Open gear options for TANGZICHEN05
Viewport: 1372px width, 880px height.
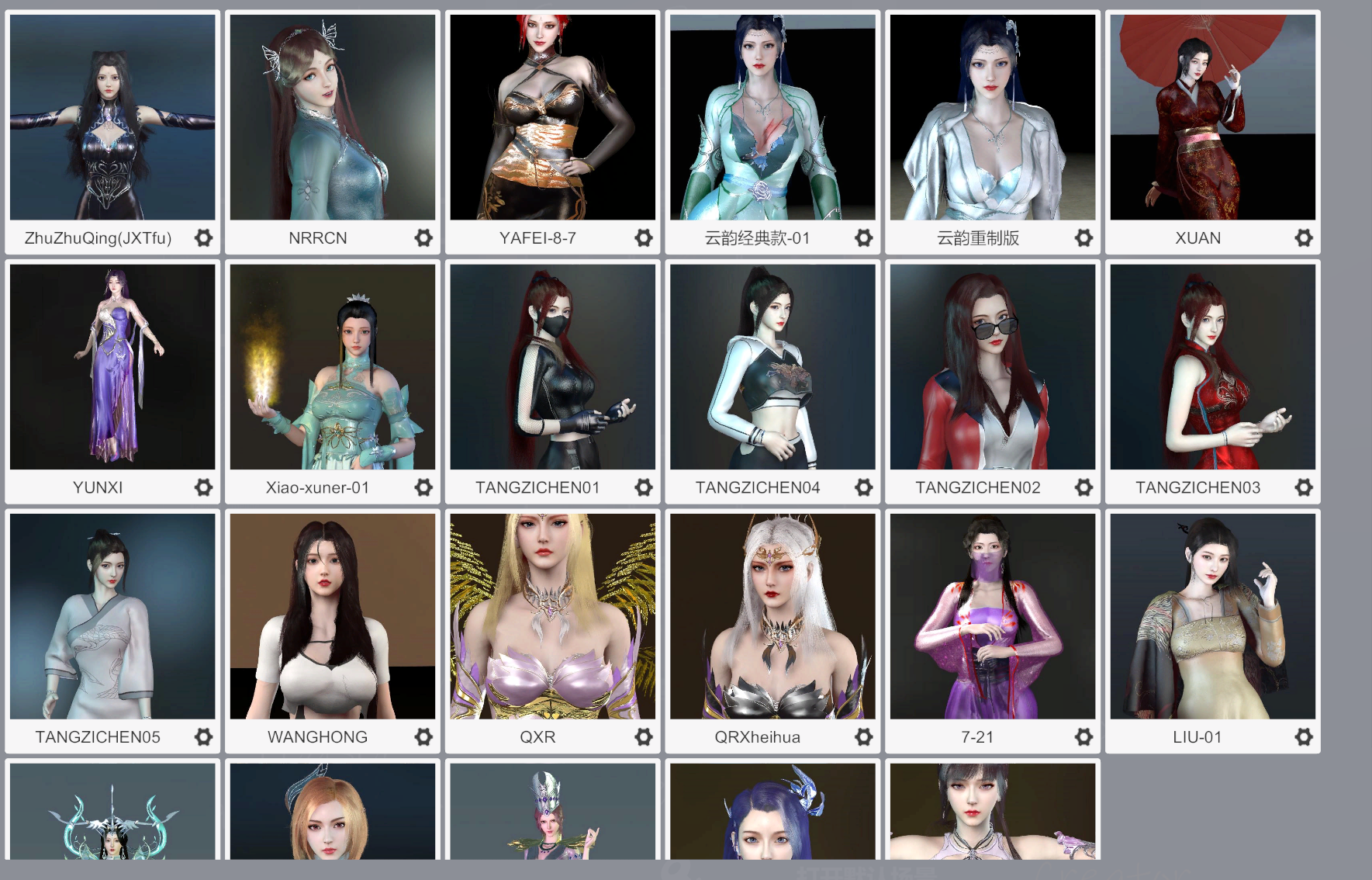(203, 736)
